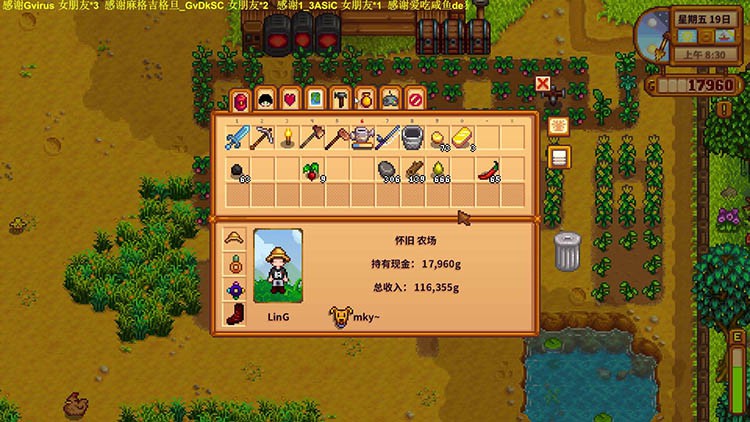Show the Map tab

point(315,99)
